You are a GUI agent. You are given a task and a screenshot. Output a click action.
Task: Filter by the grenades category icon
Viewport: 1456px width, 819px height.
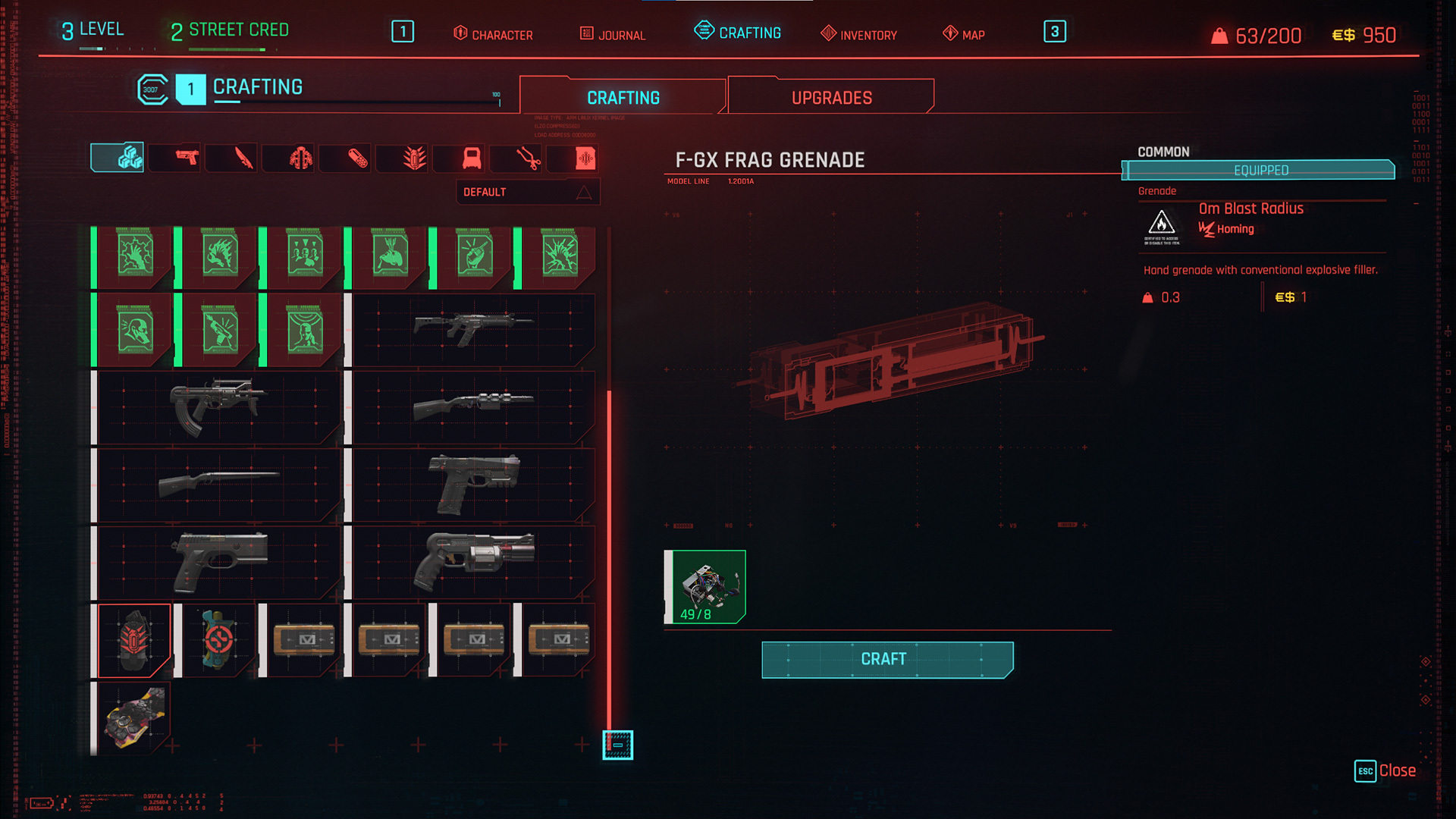[402, 158]
